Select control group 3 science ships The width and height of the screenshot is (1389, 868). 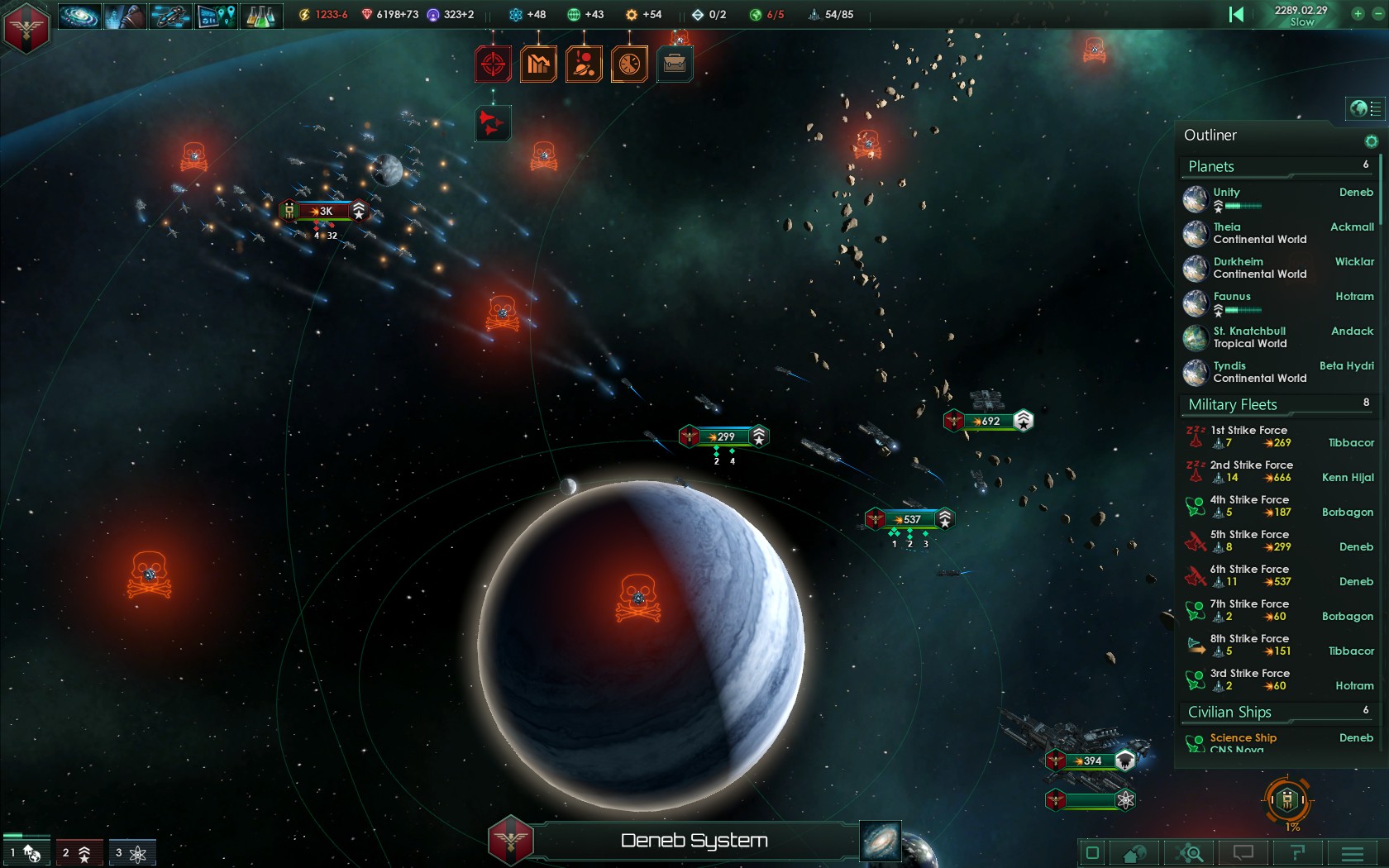coord(131,853)
